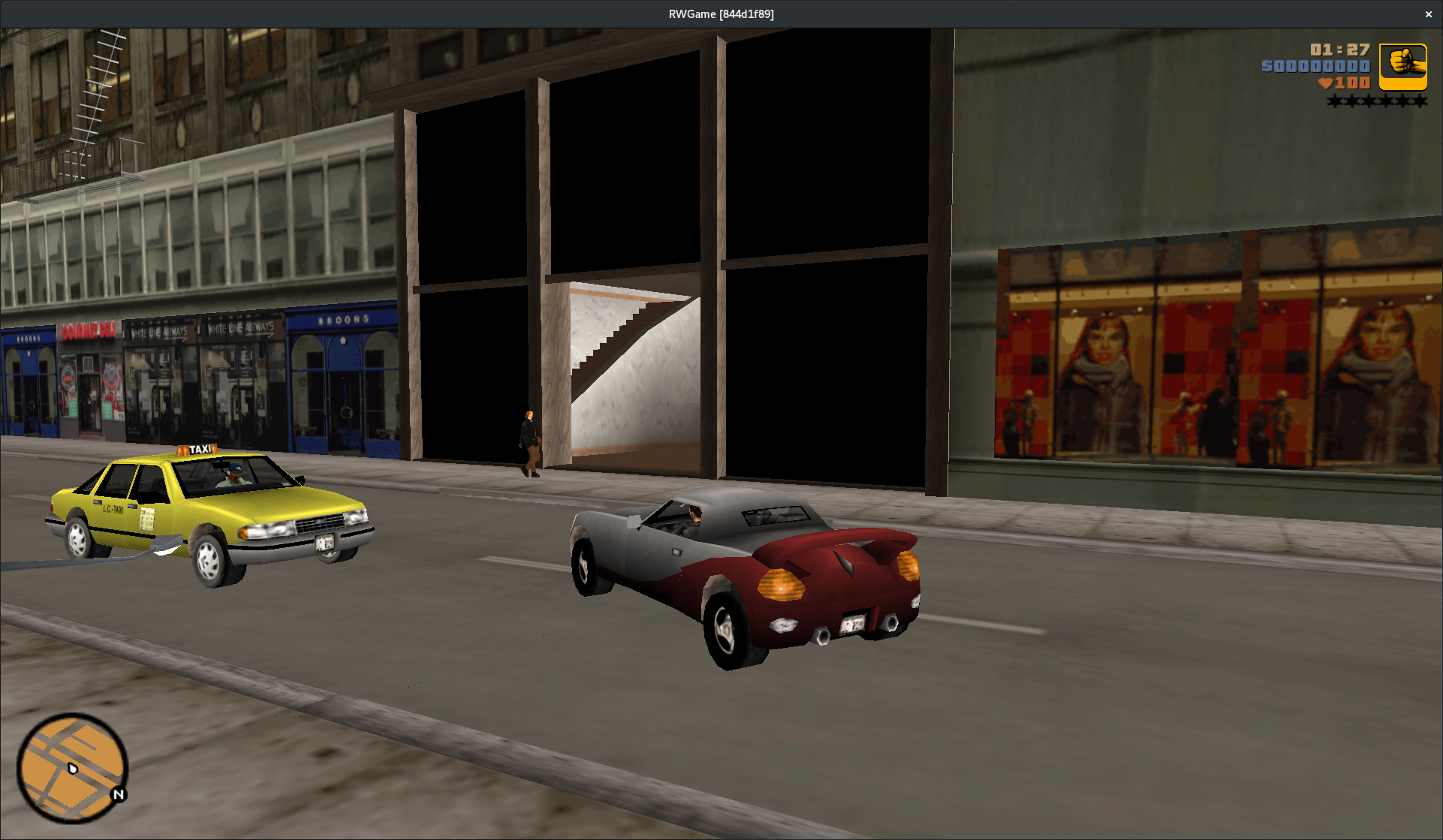Open the circular radar minimap
Viewport: 1443px width, 840px height.
[72, 768]
